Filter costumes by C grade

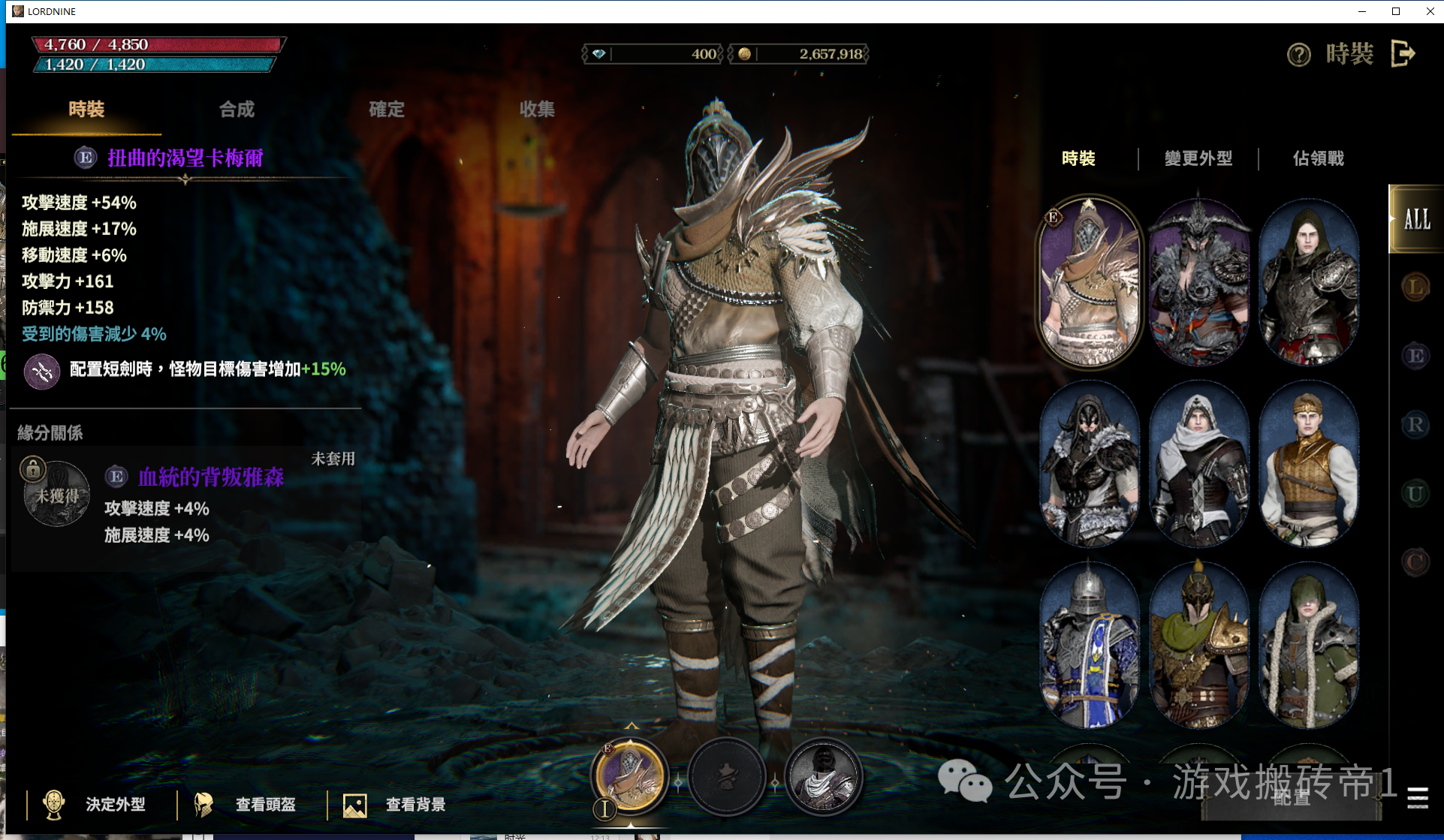(x=1415, y=562)
